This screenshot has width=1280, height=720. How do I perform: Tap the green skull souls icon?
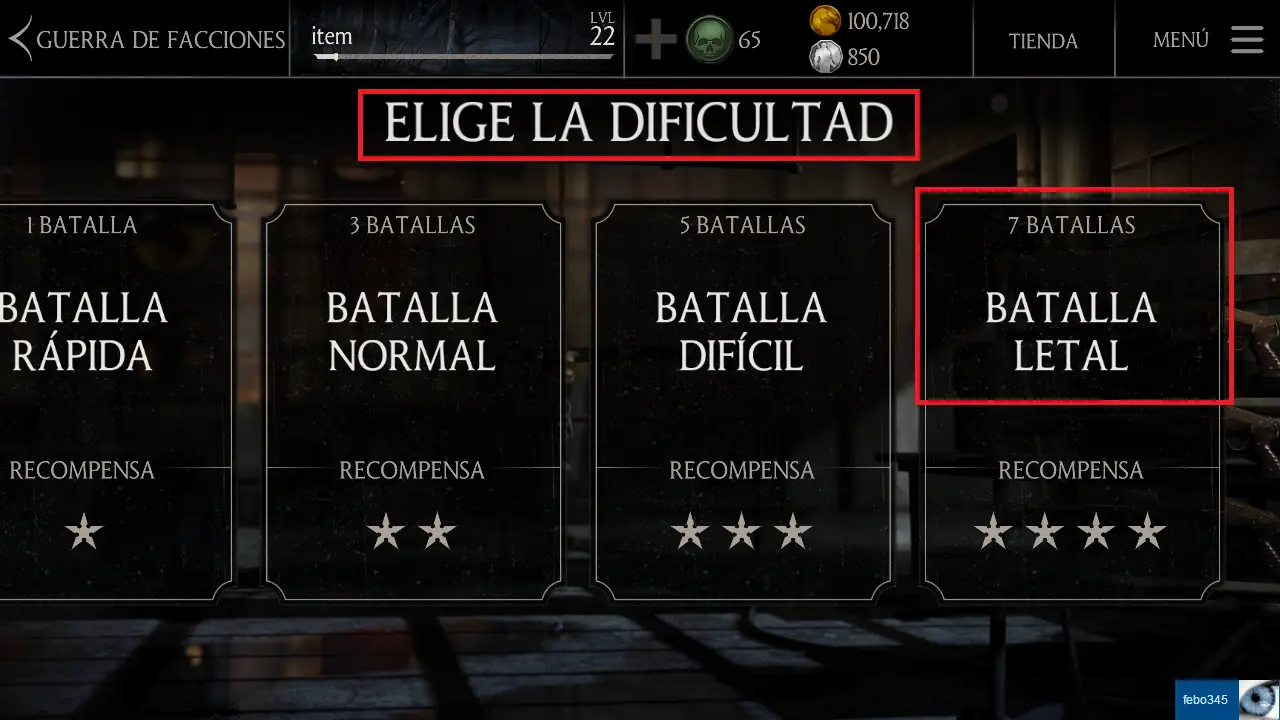(x=710, y=41)
